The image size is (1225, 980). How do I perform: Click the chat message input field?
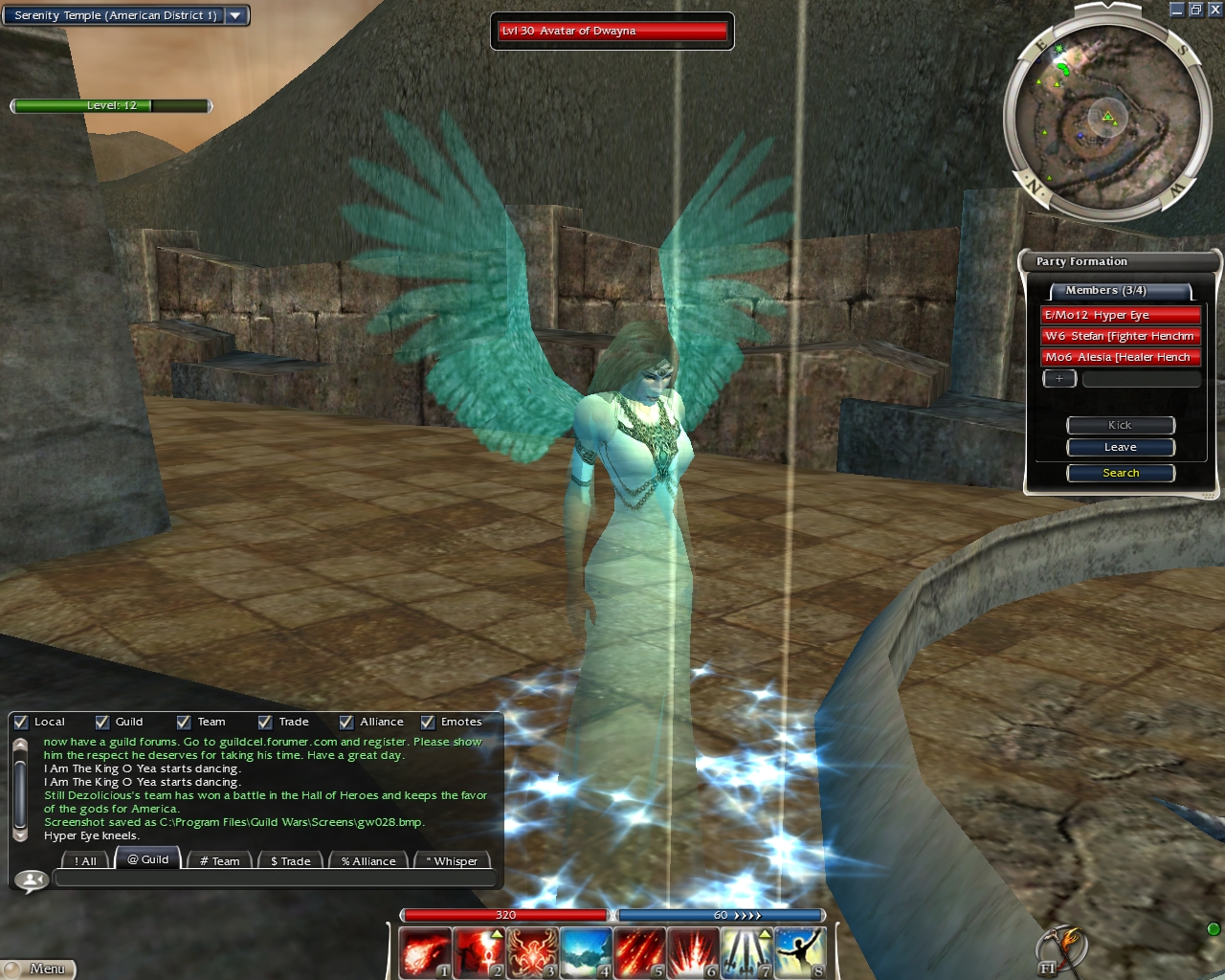click(x=273, y=879)
